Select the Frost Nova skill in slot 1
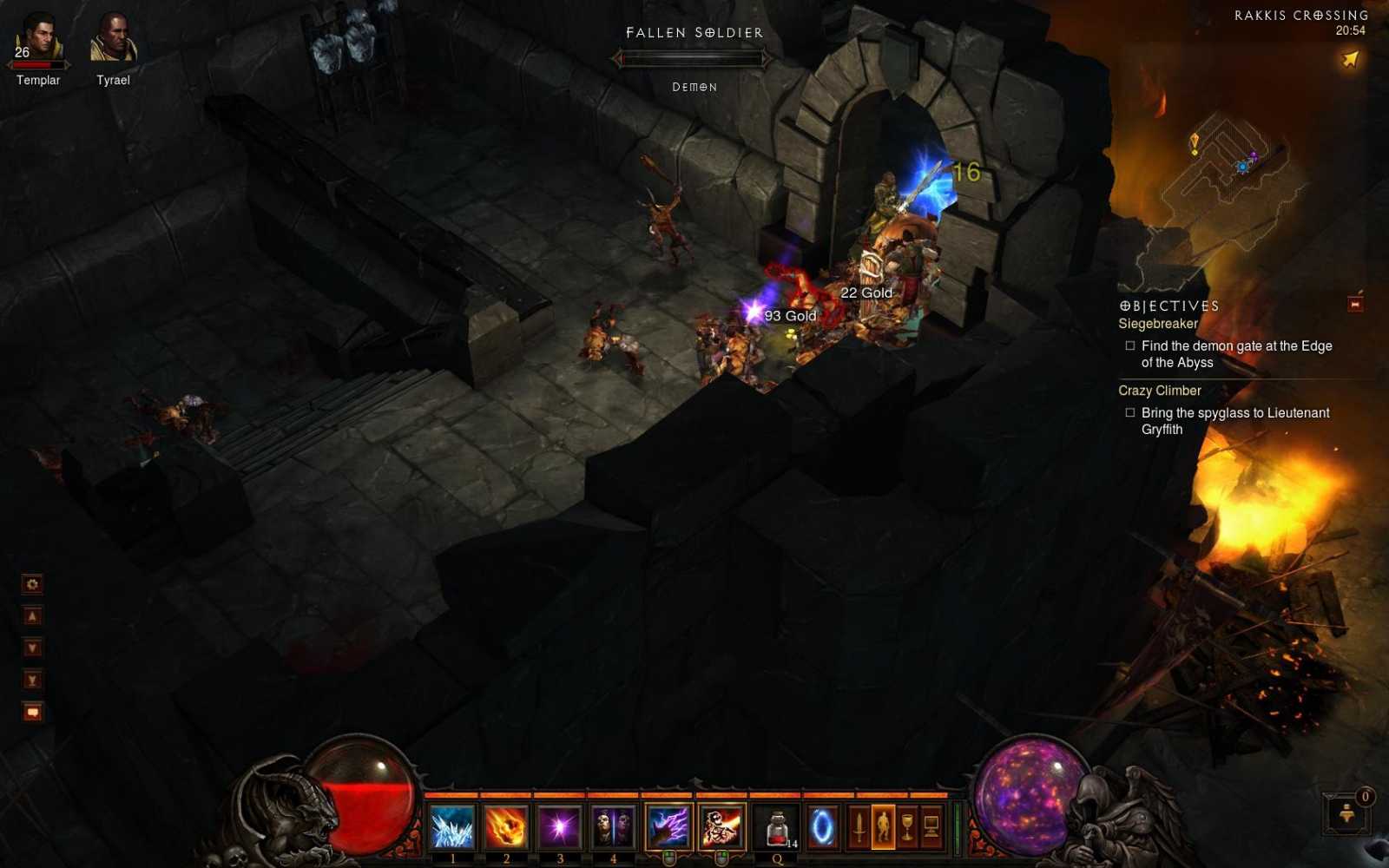The image size is (1389, 868). (451, 826)
